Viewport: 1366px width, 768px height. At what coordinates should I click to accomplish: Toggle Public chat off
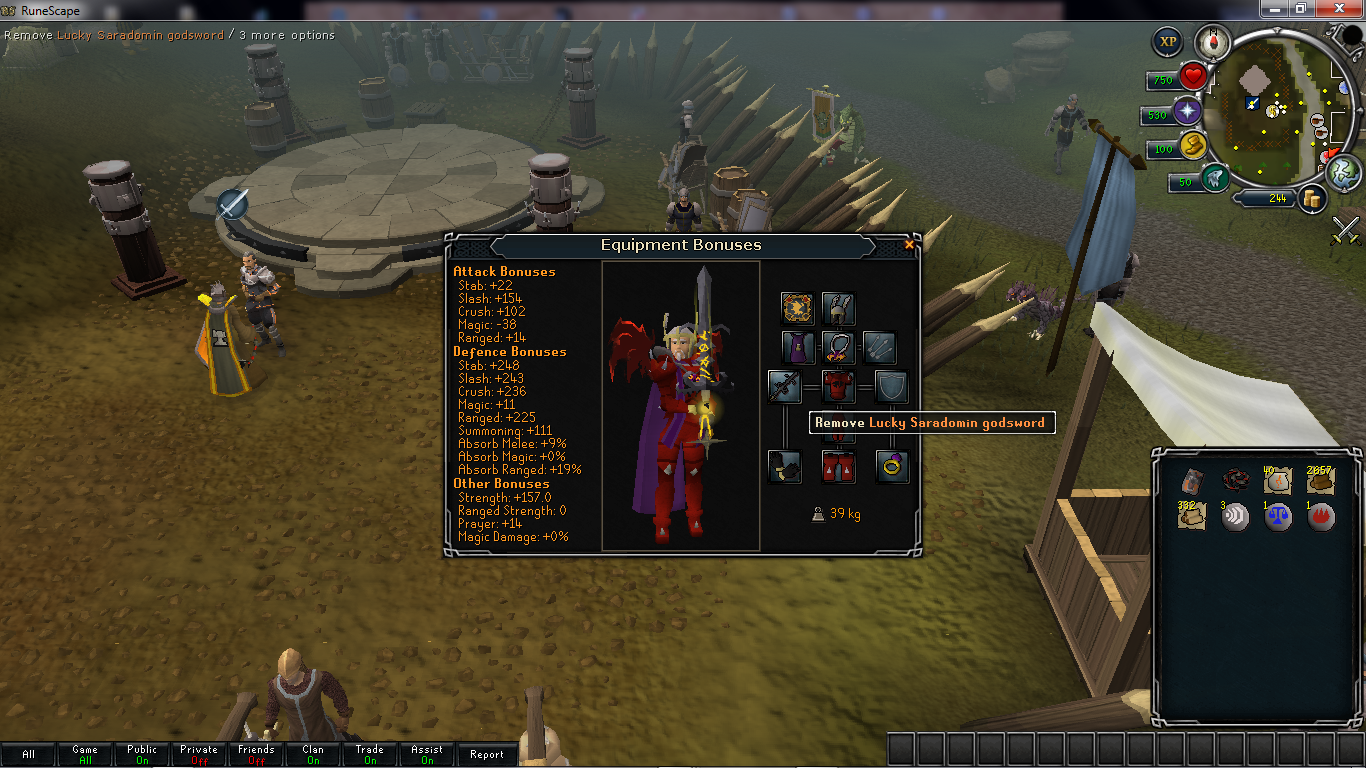141,754
